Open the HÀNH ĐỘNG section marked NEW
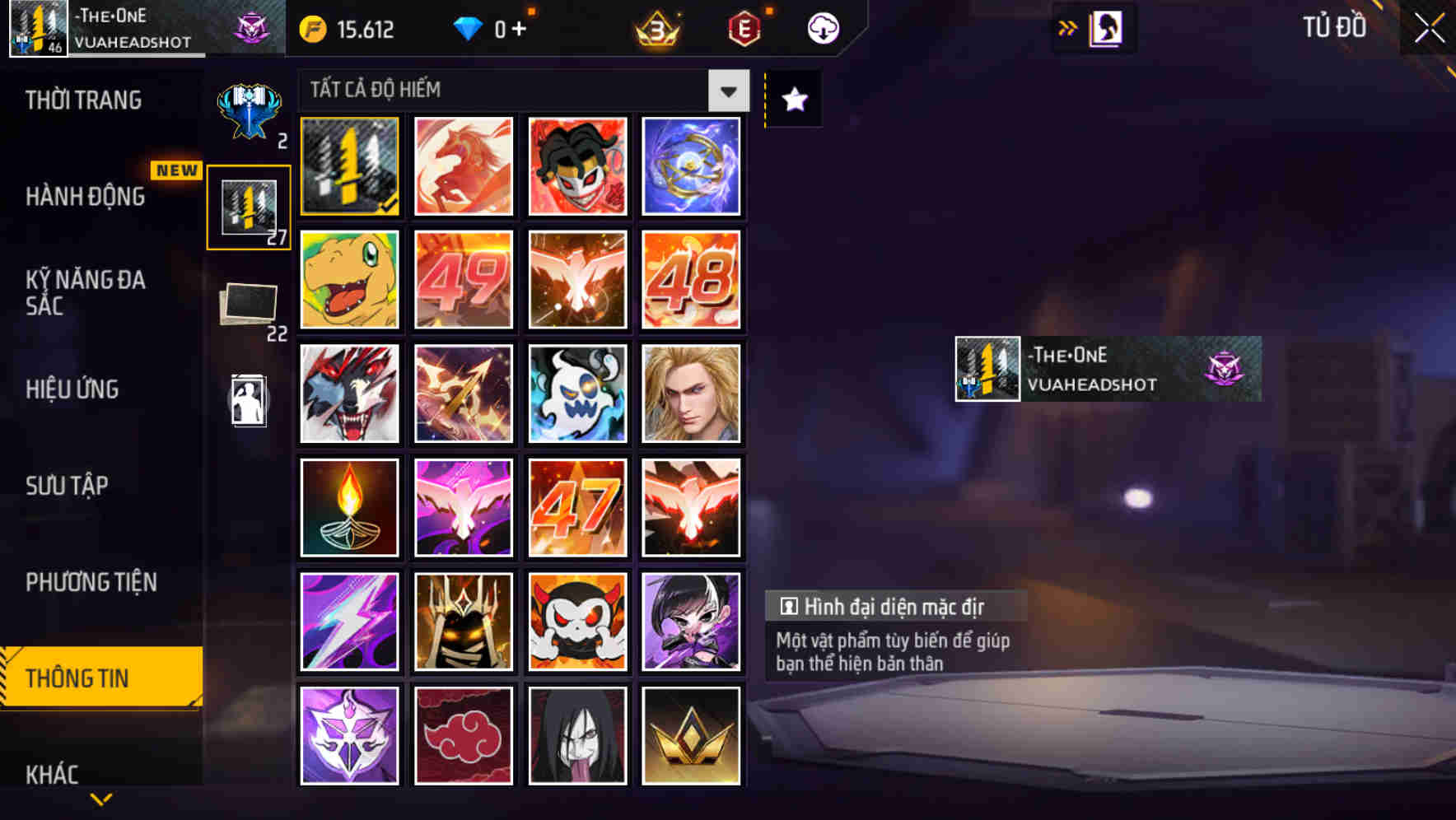The height and width of the screenshot is (820, 1456). point(85,197)
